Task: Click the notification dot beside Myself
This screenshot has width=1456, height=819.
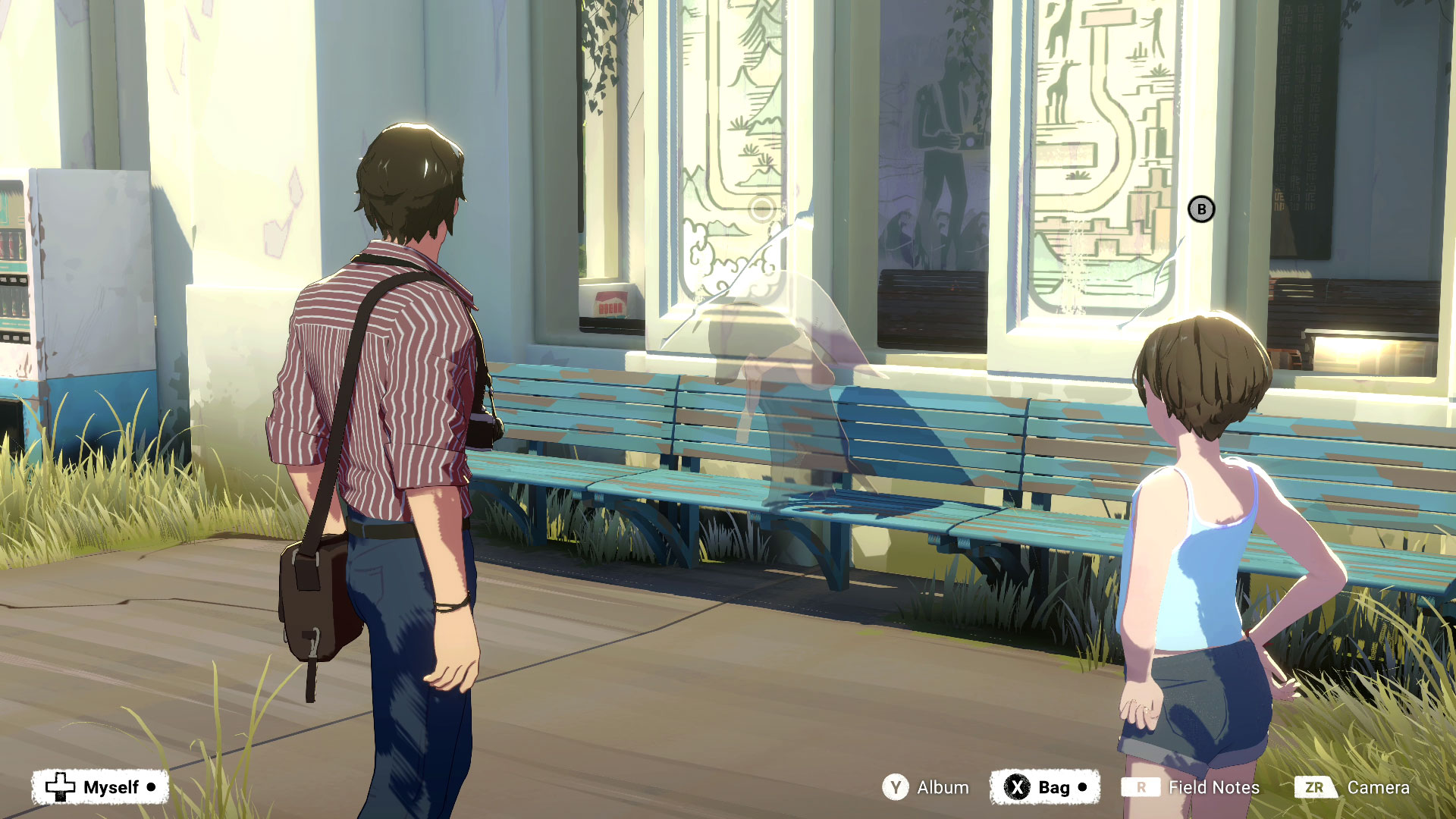Action: (x=150, y=786)
